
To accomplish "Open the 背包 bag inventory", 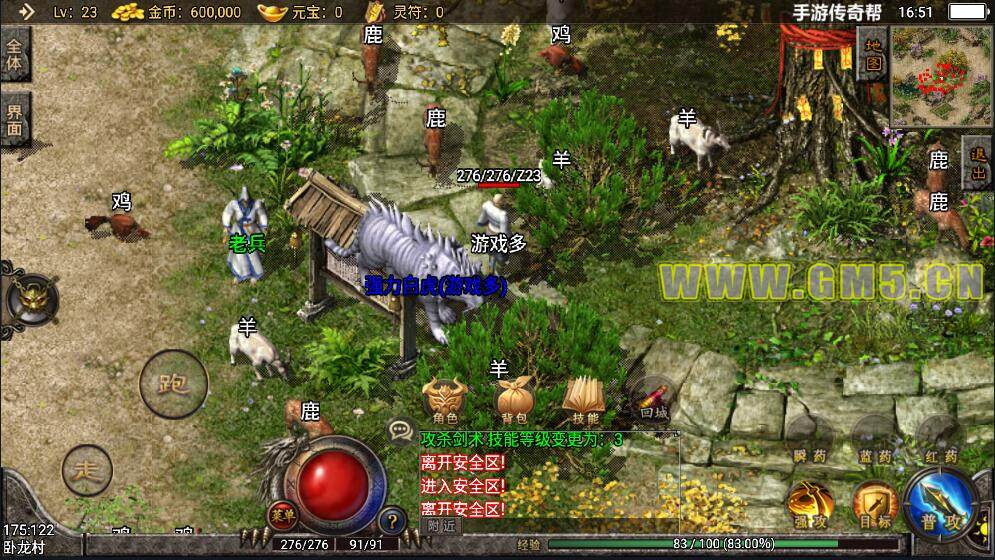I will [x=514, y=401].
